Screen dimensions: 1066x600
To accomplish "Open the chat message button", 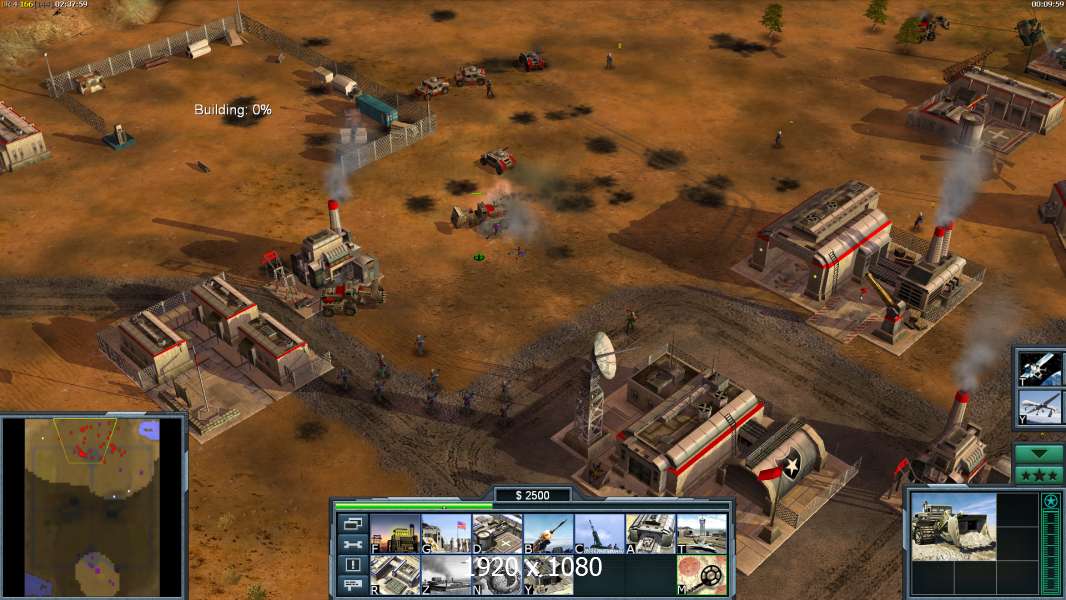I will (352, 586).
